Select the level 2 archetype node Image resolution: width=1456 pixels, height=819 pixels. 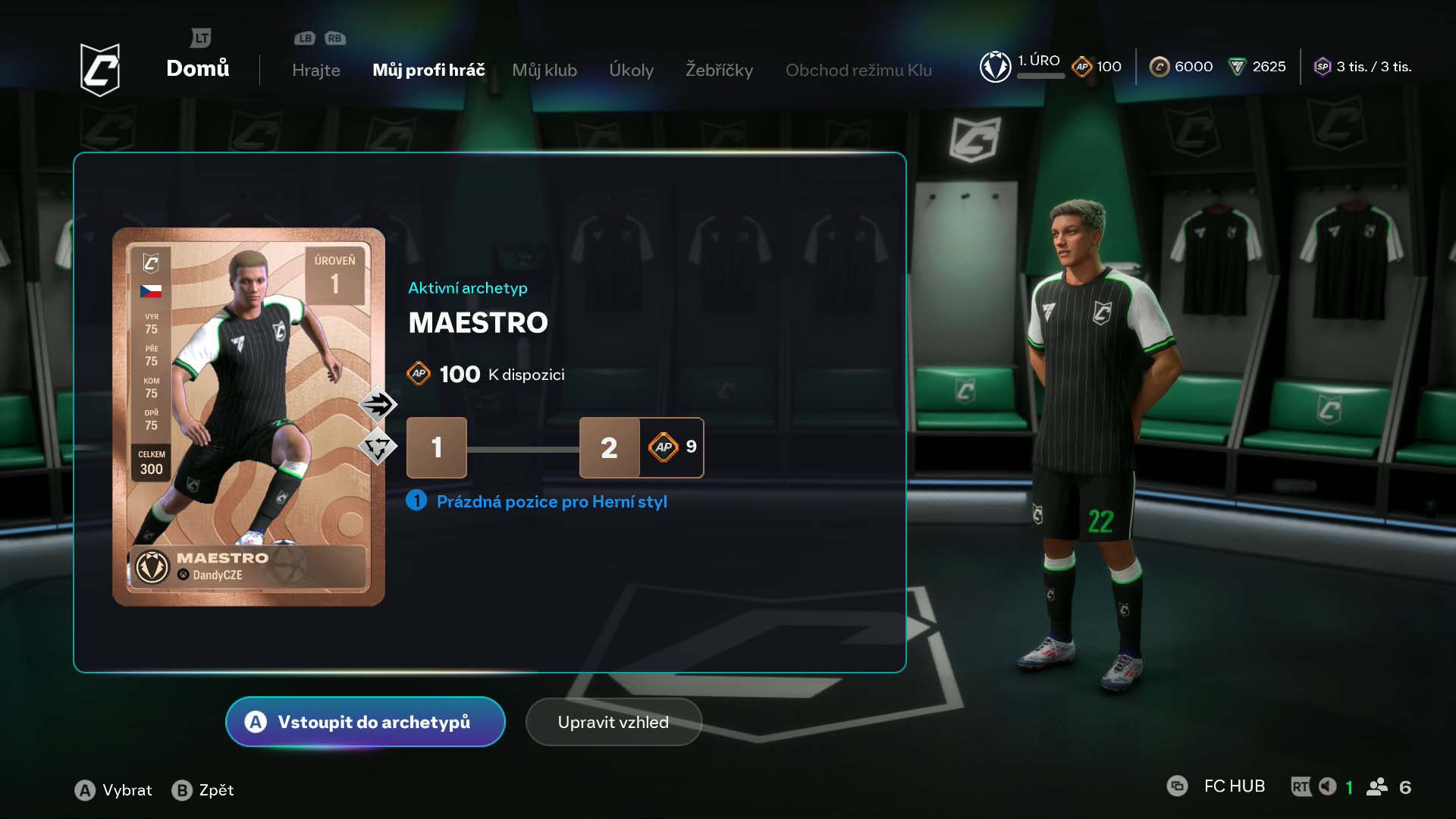[x=609, y=447]
